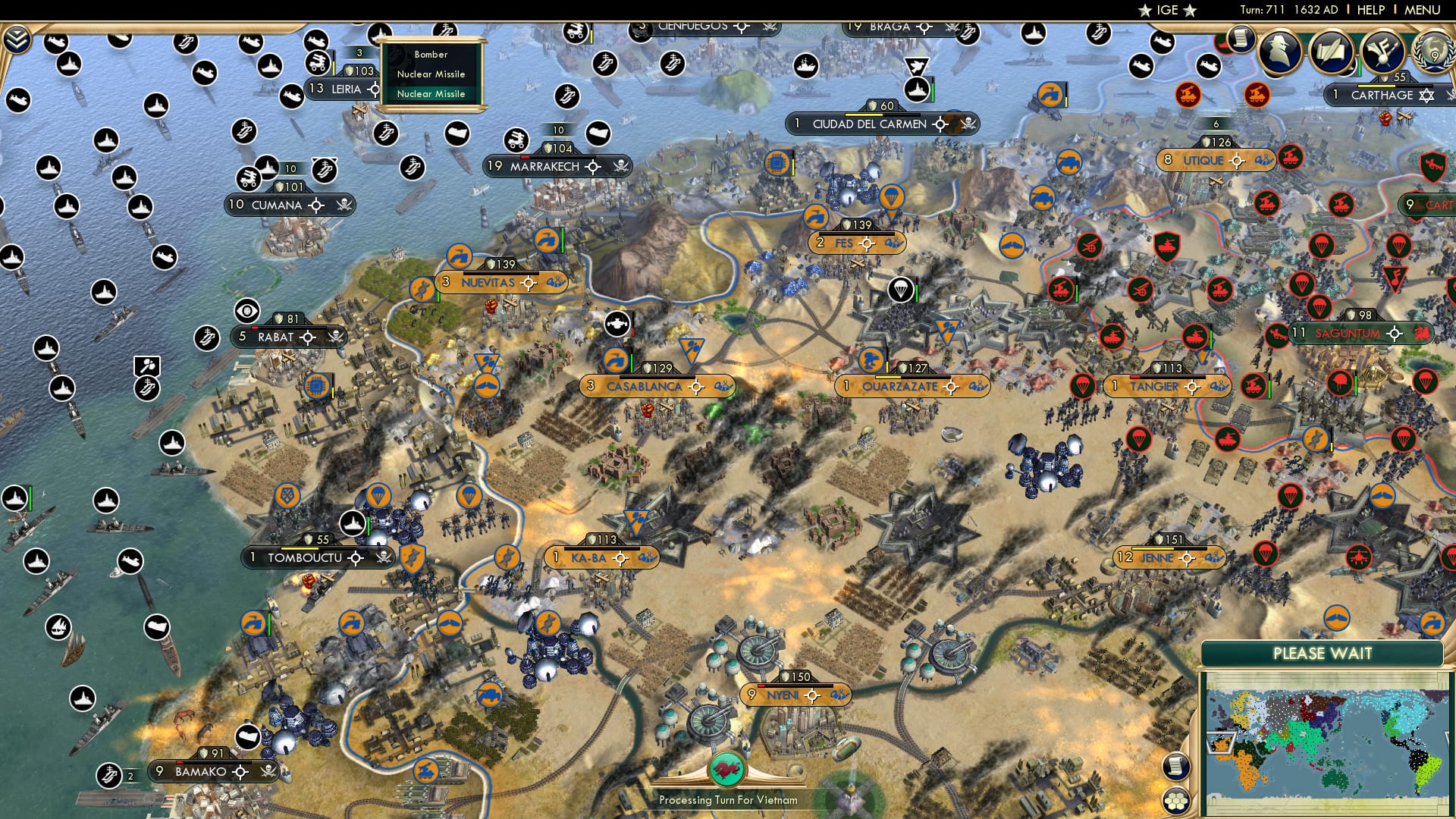Image resolution: width=1456 pixels, height=819 pixels.
Task: Choose the highlighted Nuclear Missile entry
Action: (431, 93)
